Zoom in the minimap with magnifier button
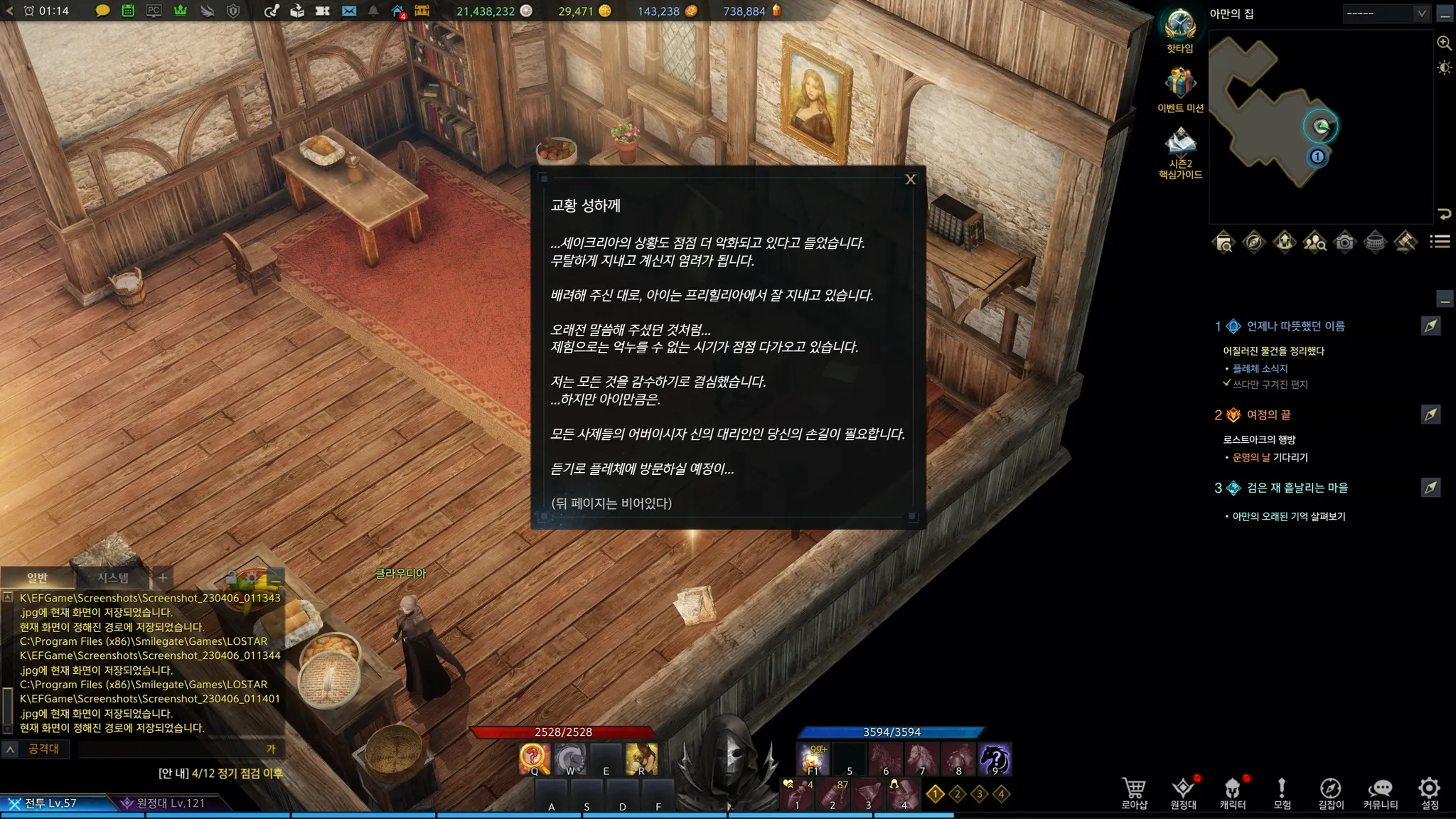Viewport: 1456px width, 819px height. coord(1444,43)
